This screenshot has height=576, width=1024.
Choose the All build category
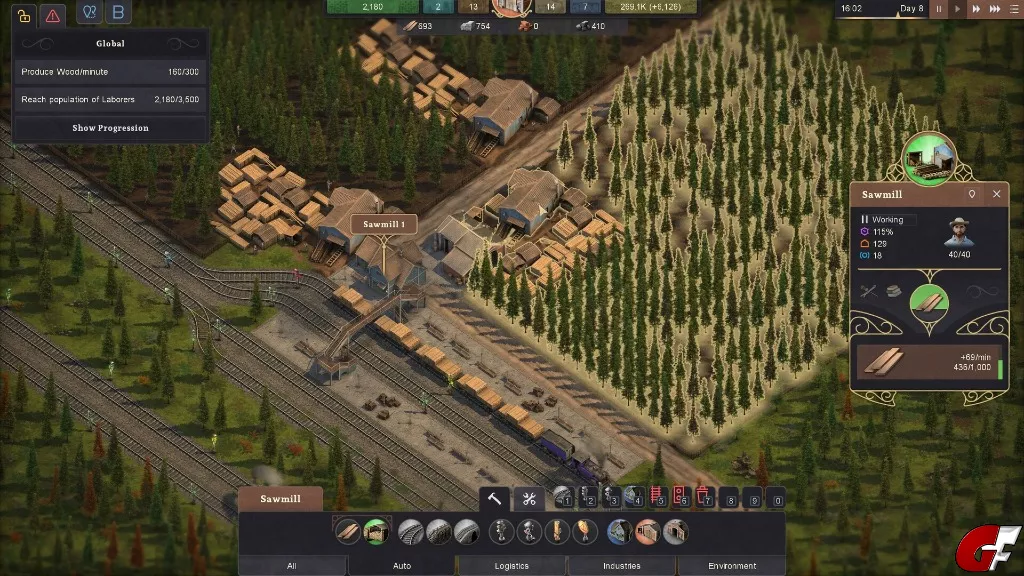(291, 566)
